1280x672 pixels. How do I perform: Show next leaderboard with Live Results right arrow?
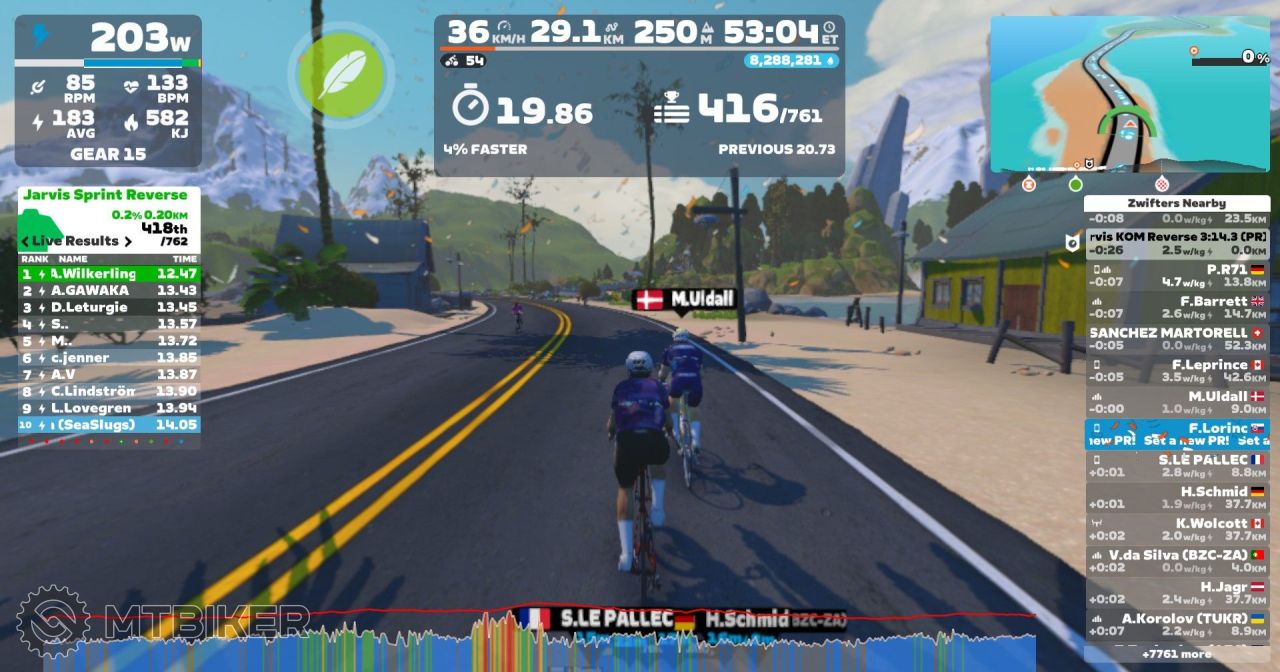(129, 241)
